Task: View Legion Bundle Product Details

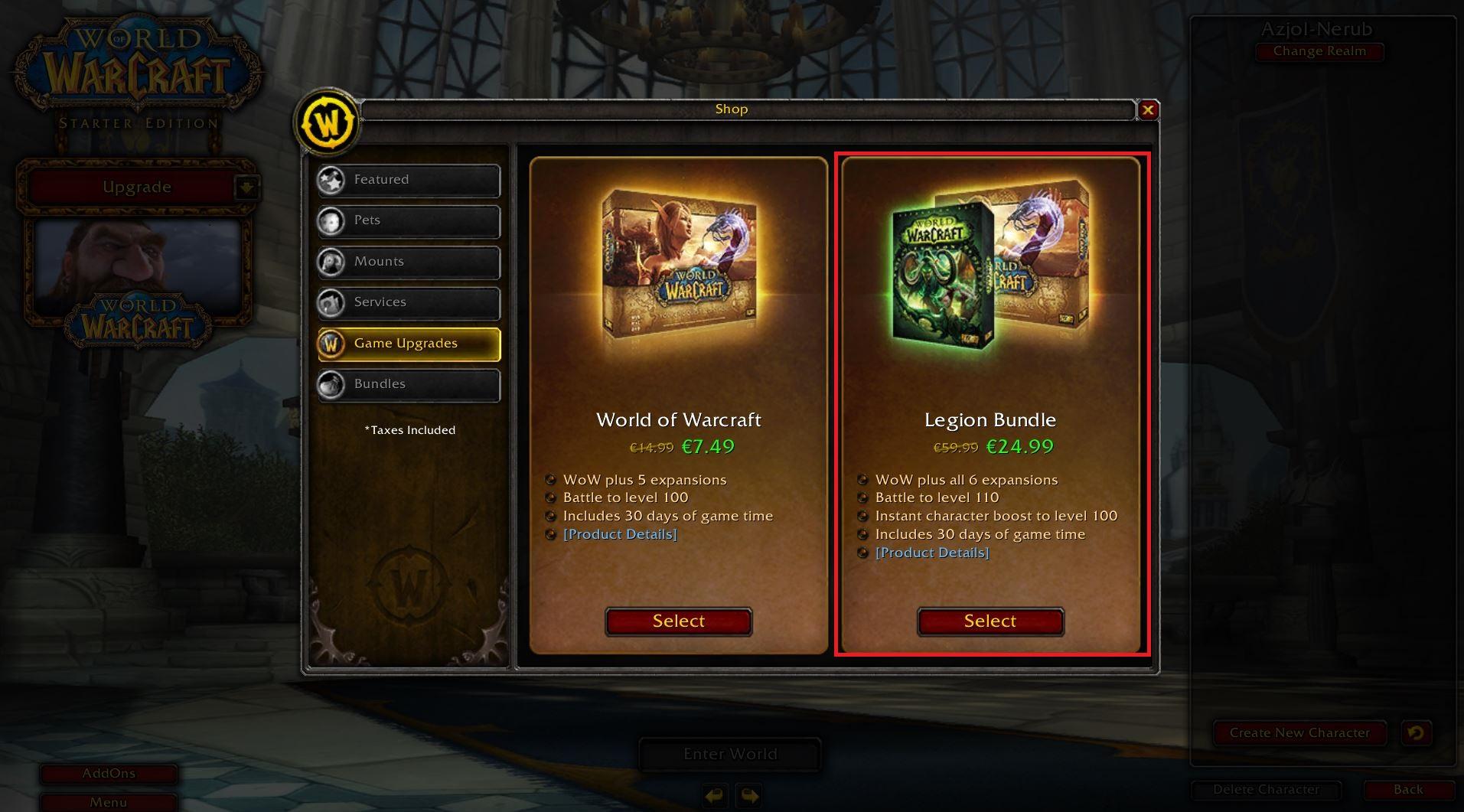Action: click(932, 553)
